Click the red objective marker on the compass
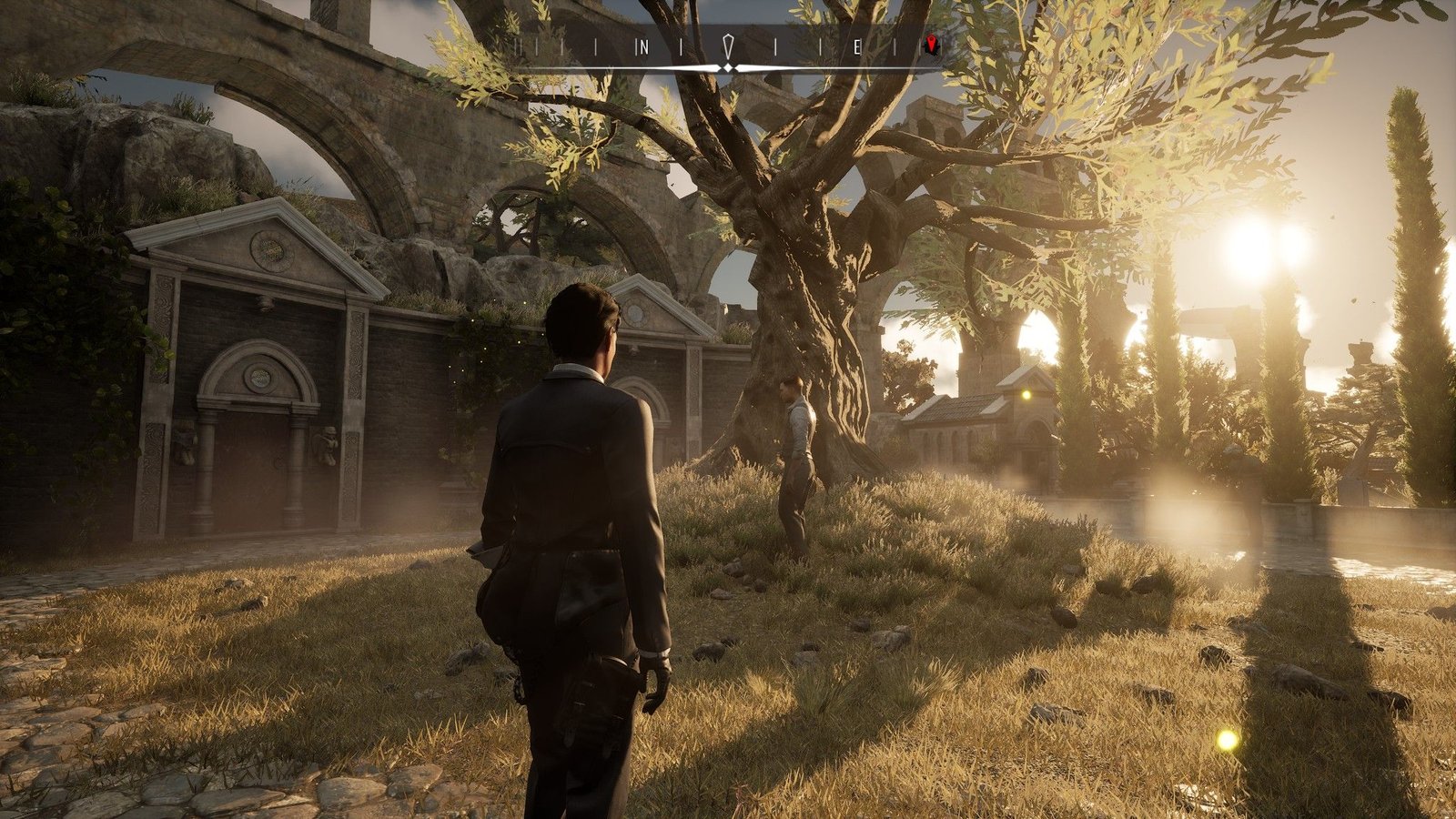 click(x=931, y=45)
